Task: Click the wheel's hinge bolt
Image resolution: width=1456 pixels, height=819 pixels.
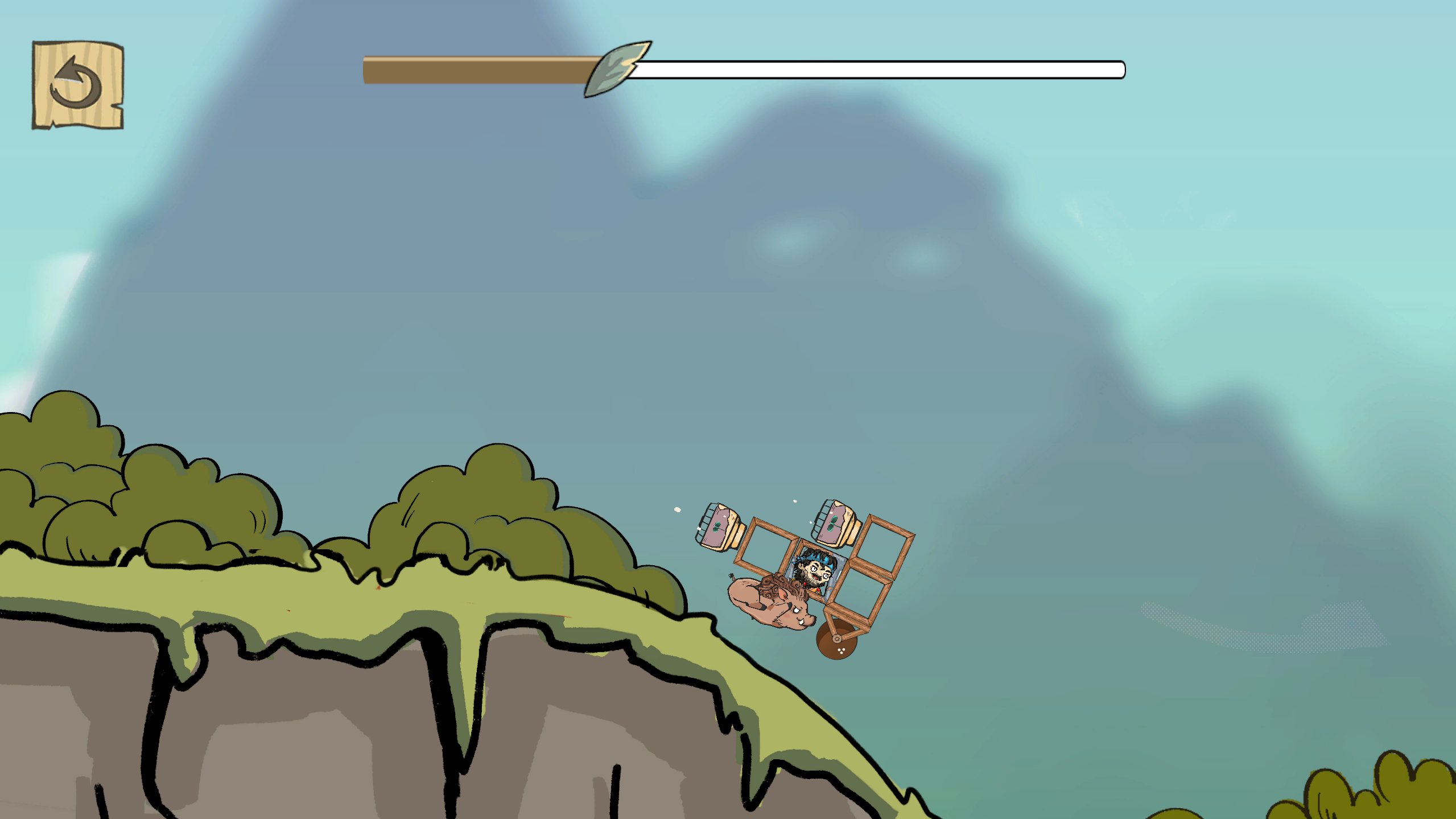Action: tap(837, 640)
